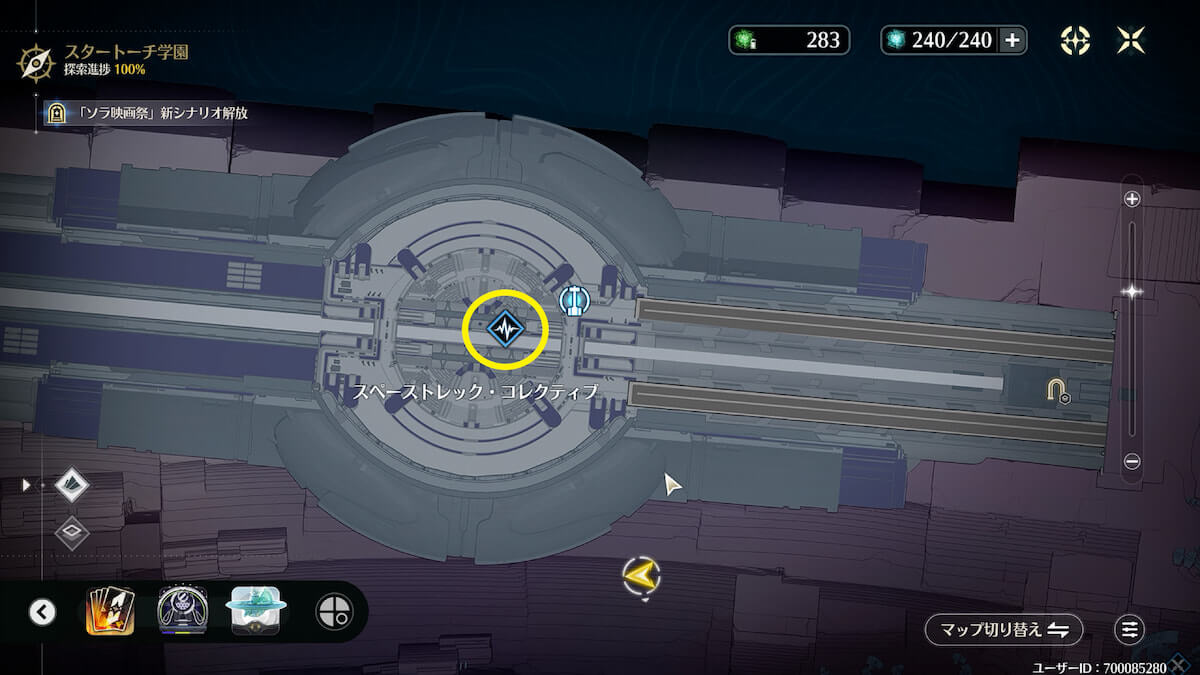Open the スタートーチ学園 exploration progress compass

pyautogui.click(x=36, y=60)
